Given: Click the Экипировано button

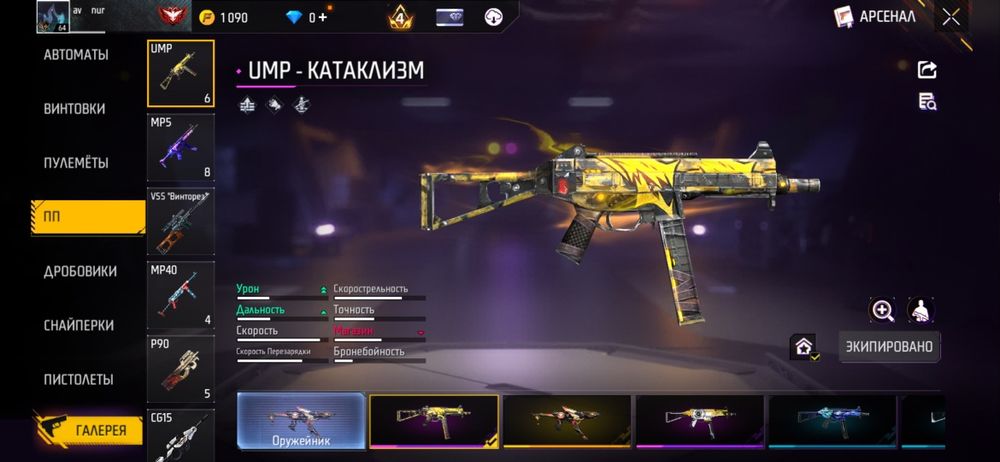Looking at the screenshot, I should [889, 347].
